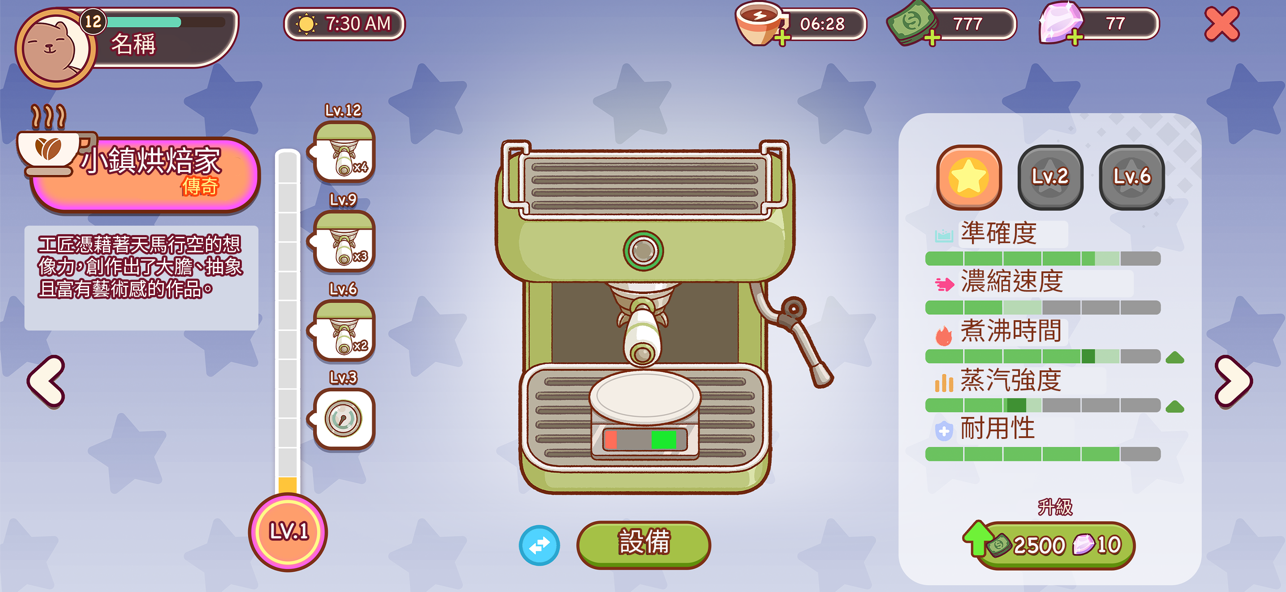Close the equipment screen with red X
The width and height of the screenshot is (1286, 592).
click(1221, 24)
